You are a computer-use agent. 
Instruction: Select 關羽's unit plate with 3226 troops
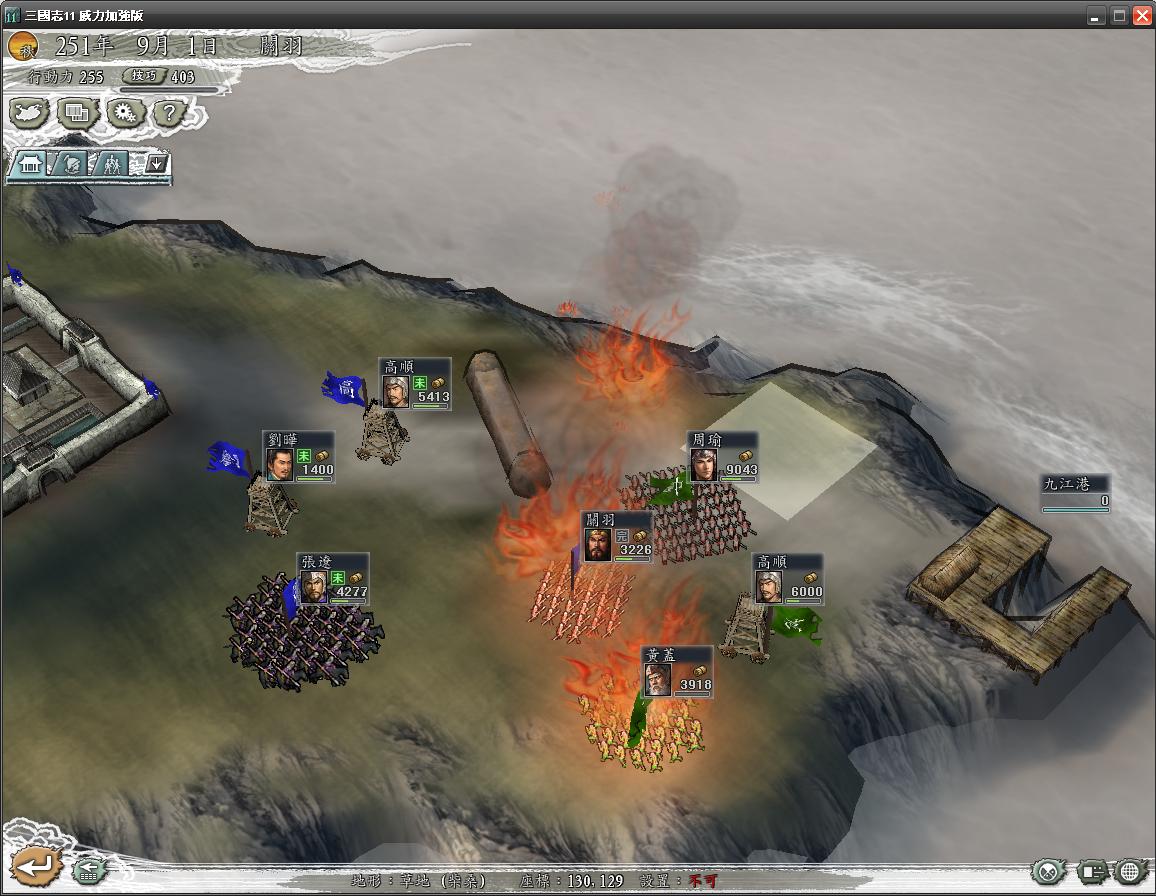616,537
